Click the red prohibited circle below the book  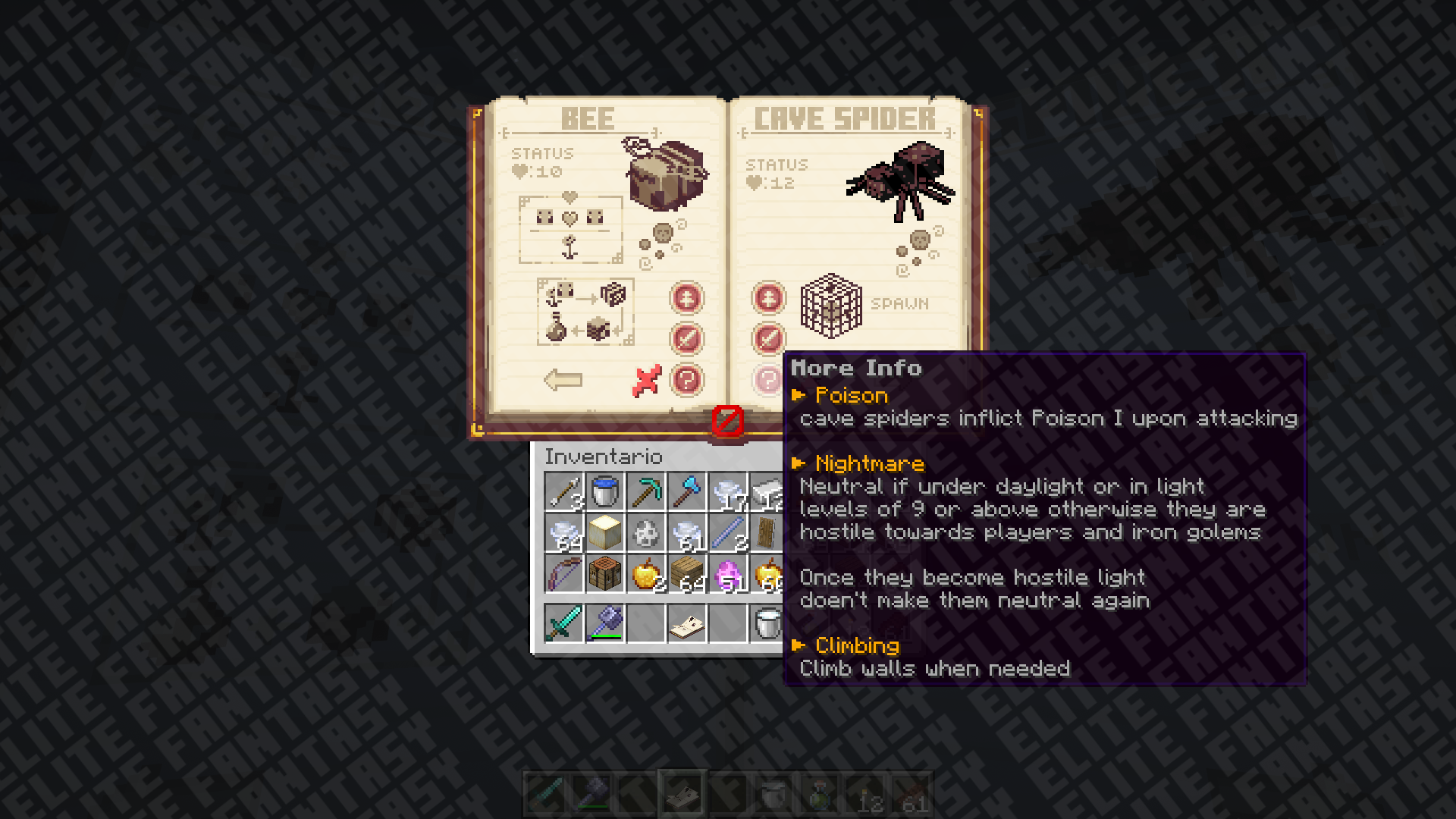coord(728,421)
